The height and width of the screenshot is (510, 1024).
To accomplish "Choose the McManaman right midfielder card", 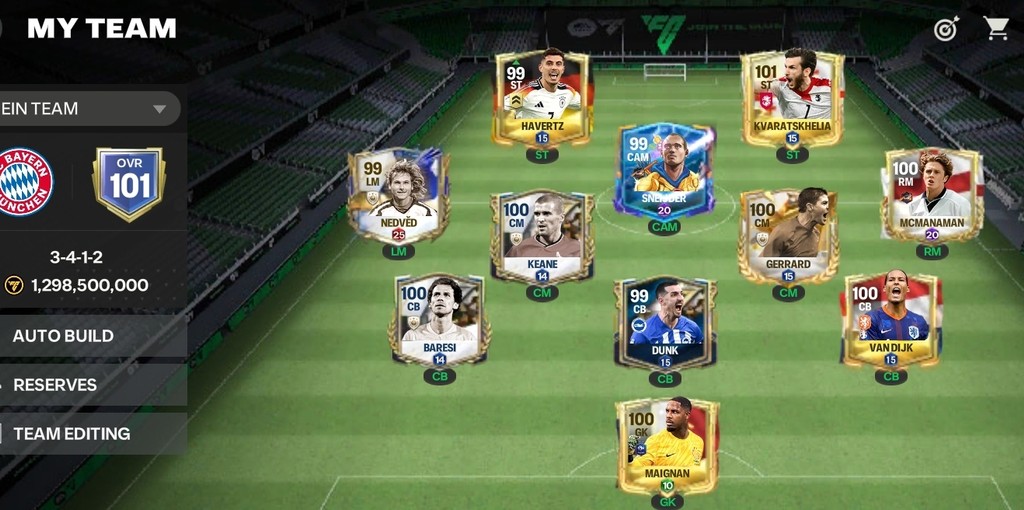I will (931, 196).
